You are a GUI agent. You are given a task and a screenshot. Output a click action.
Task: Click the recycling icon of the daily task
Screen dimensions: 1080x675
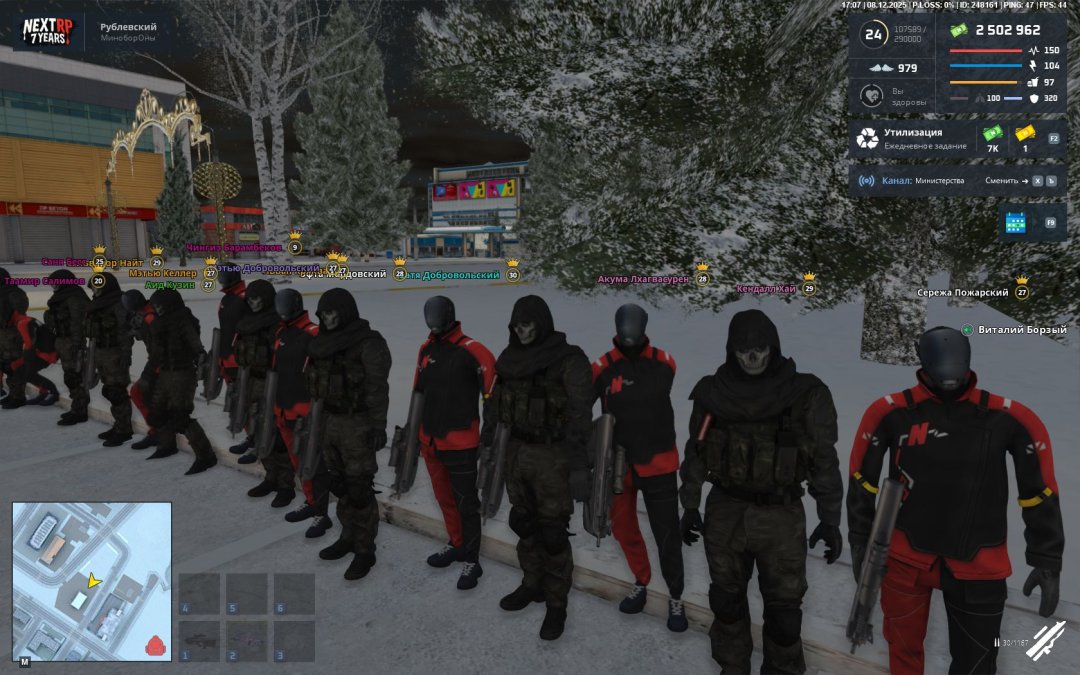867,138
